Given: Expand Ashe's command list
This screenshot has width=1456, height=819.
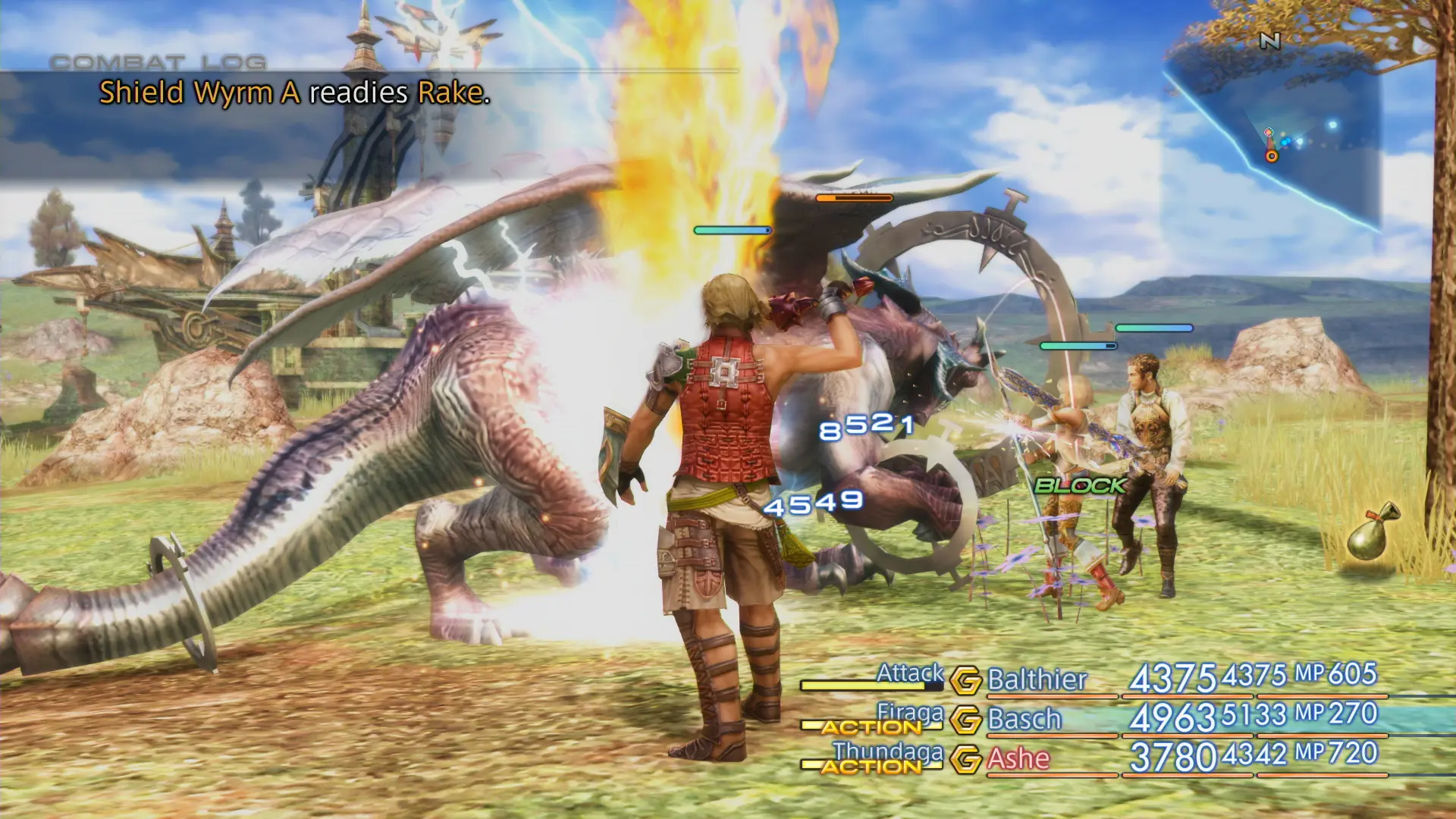Looking at the screenshot, I should (887, 753).
